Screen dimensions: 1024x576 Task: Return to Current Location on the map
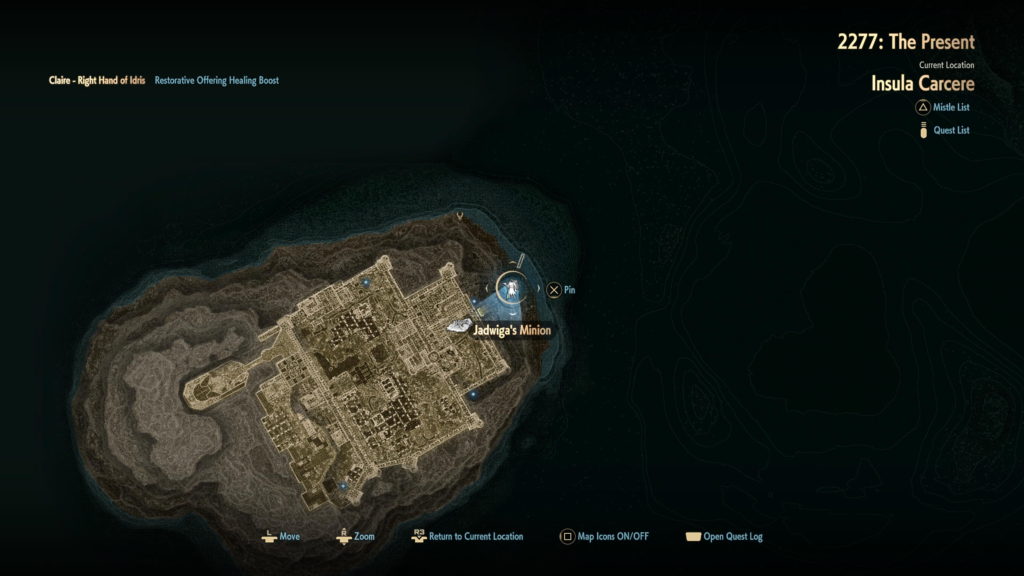[x=467, y=536]
